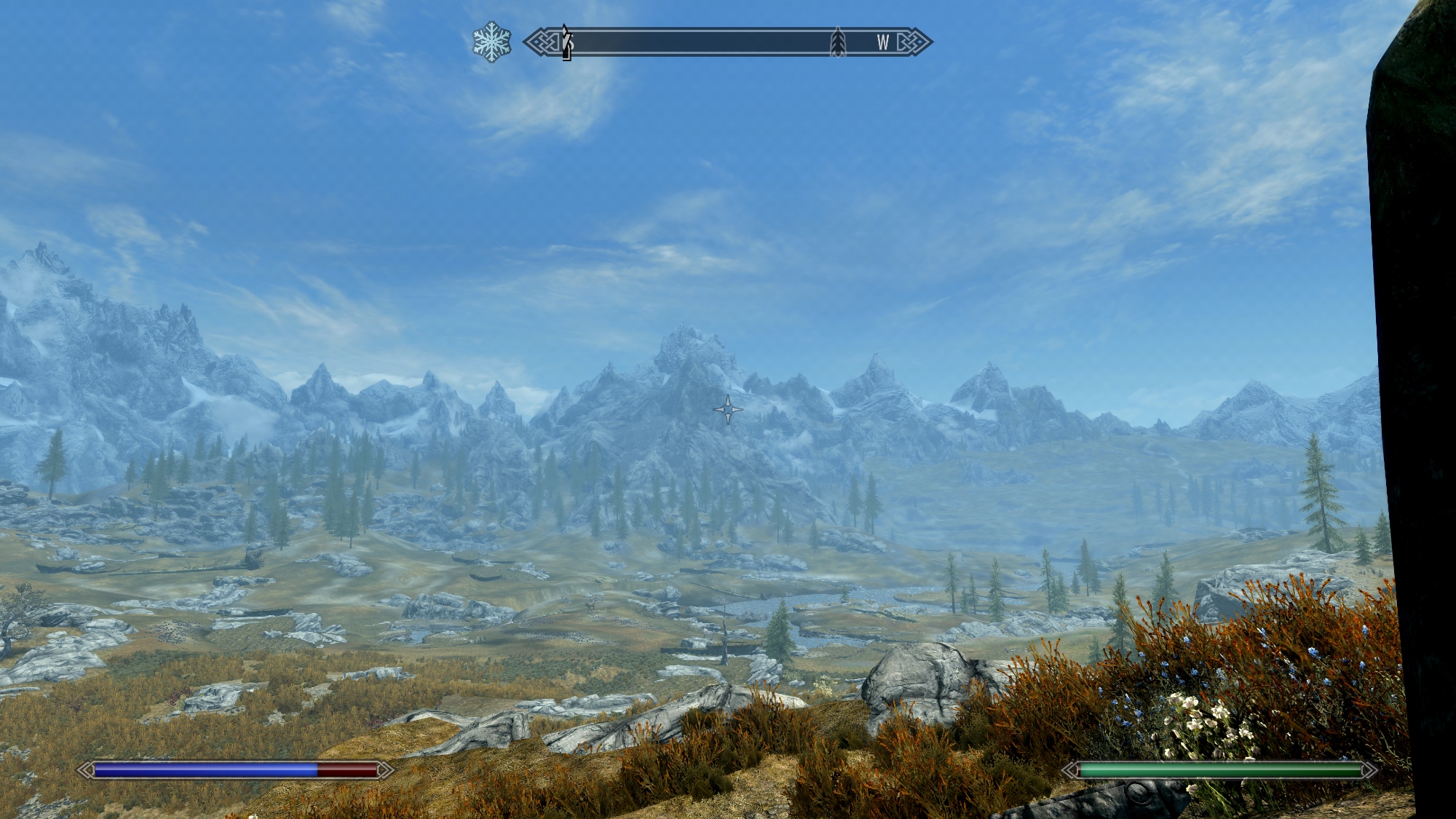This screenshot has height=819, width=1456.
Task: Click the feather-shaped marker on the compass
Action: 838,43
